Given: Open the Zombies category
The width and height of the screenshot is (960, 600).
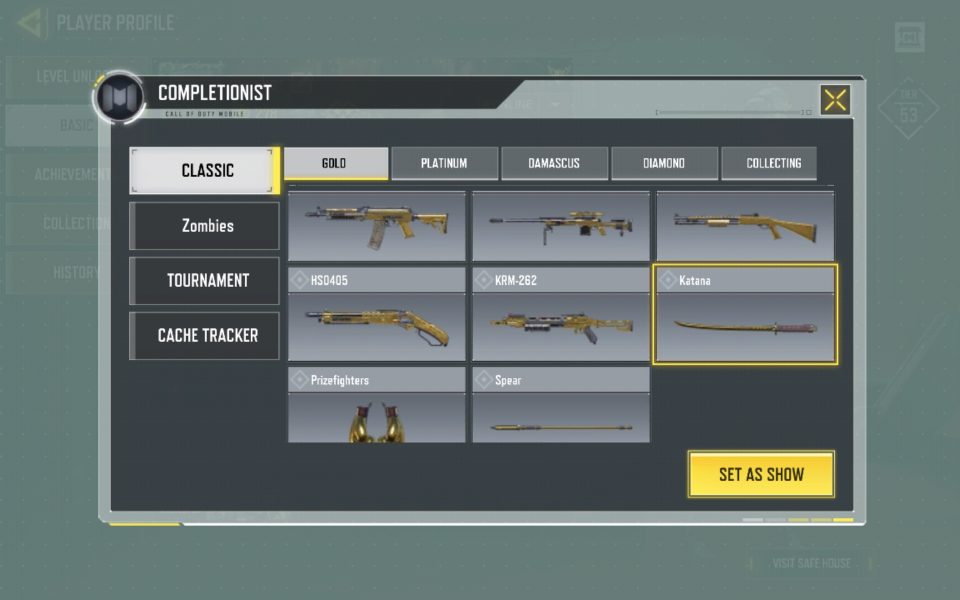Looking at the screenshot, I should 205,226.
